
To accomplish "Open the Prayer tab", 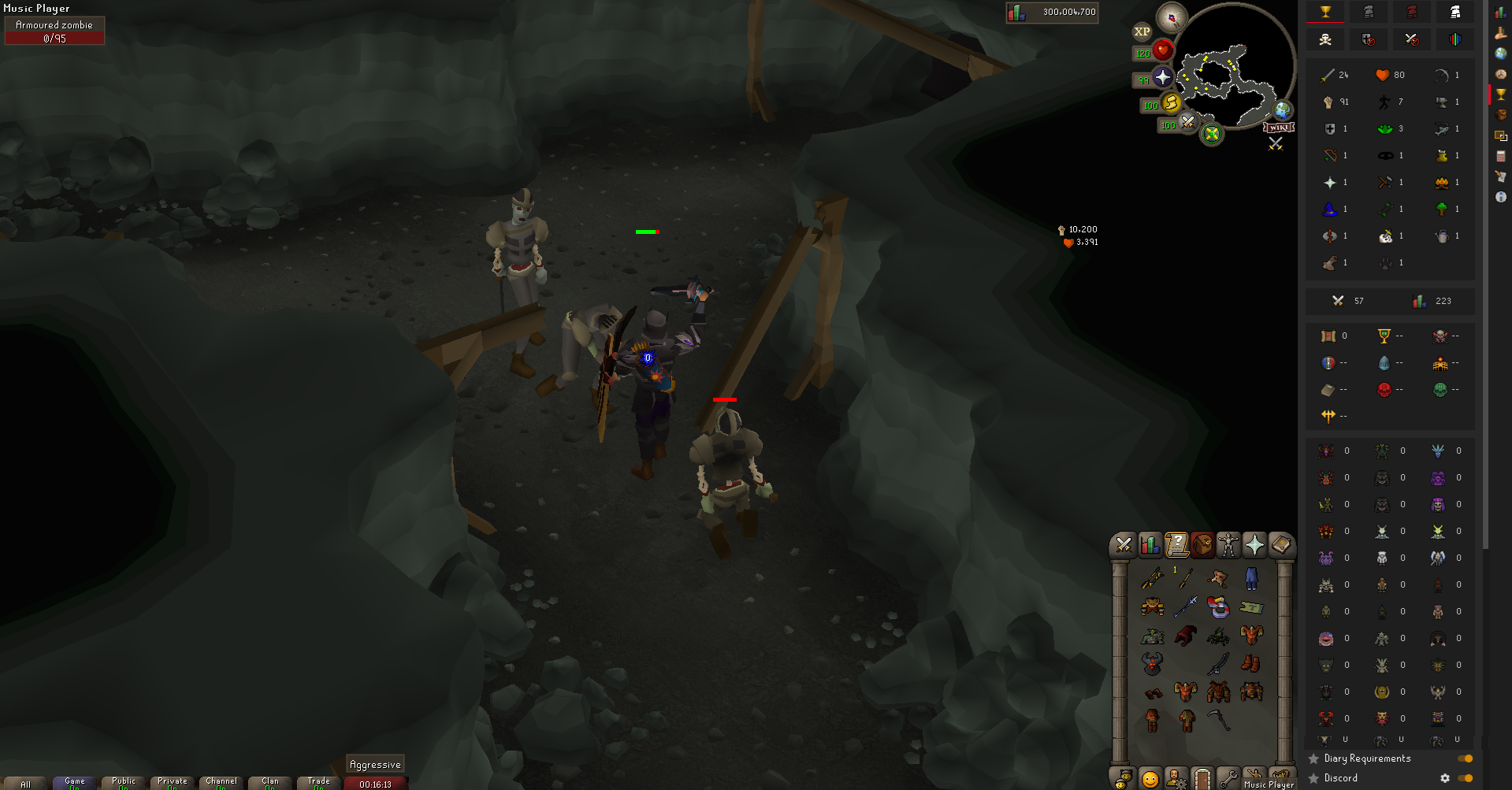I will (1254, 545).
